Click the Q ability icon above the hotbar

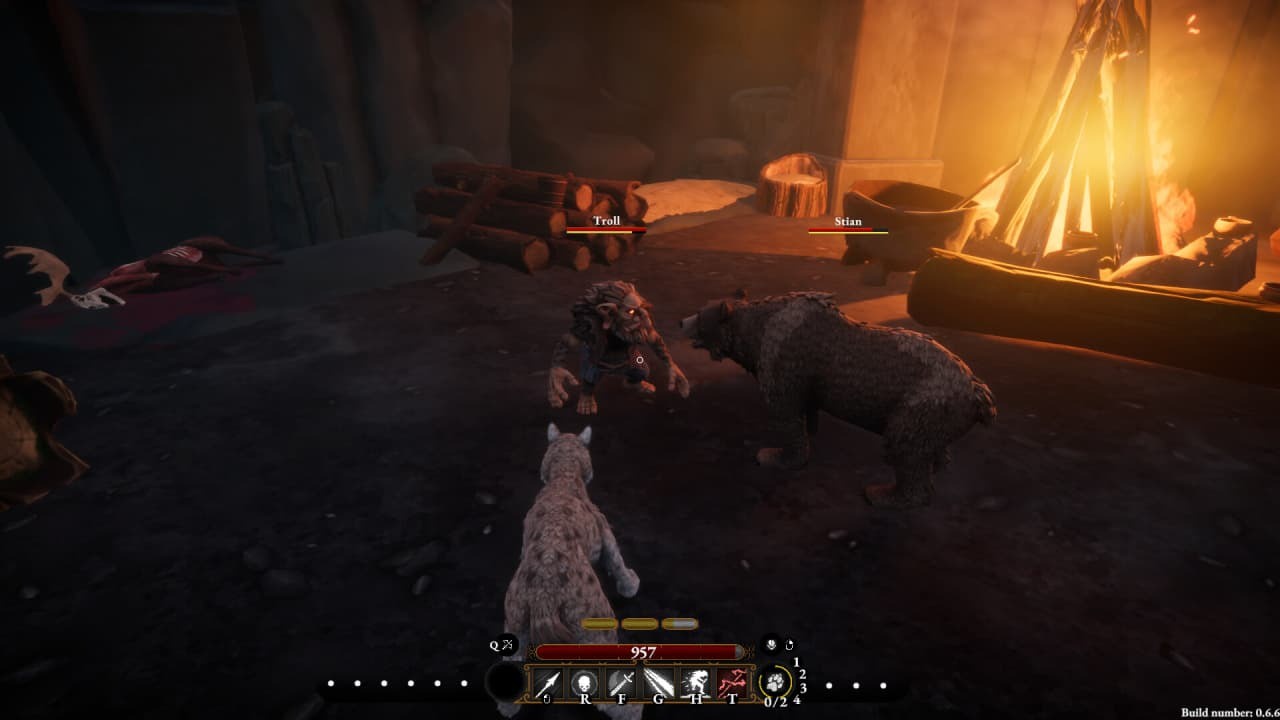(x=495, y=644)
